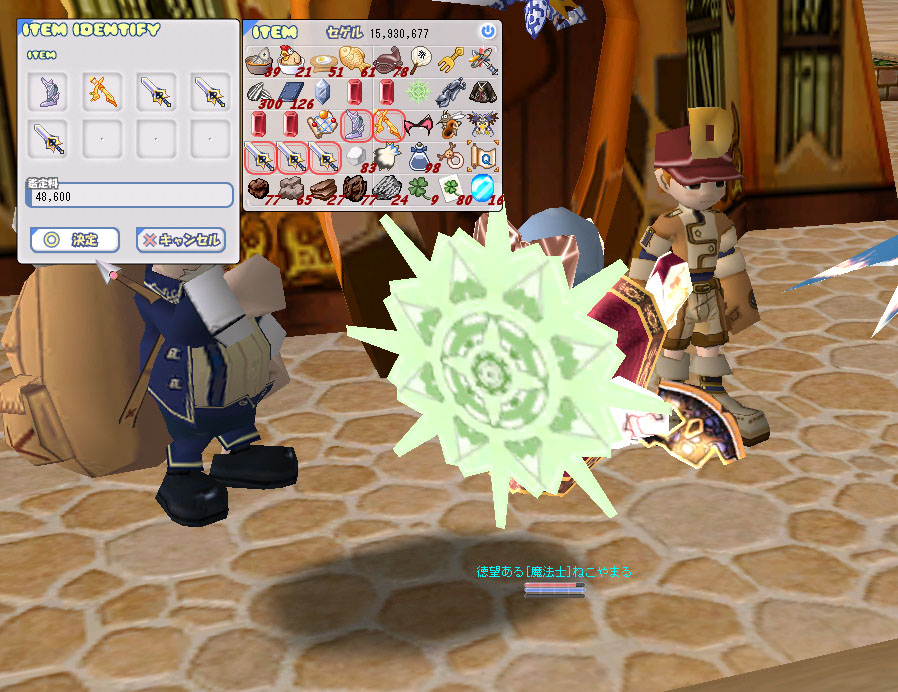Select the boots in the Item Identify window
898x692 pixels.
pyautogui.click(x=47, y=91)
